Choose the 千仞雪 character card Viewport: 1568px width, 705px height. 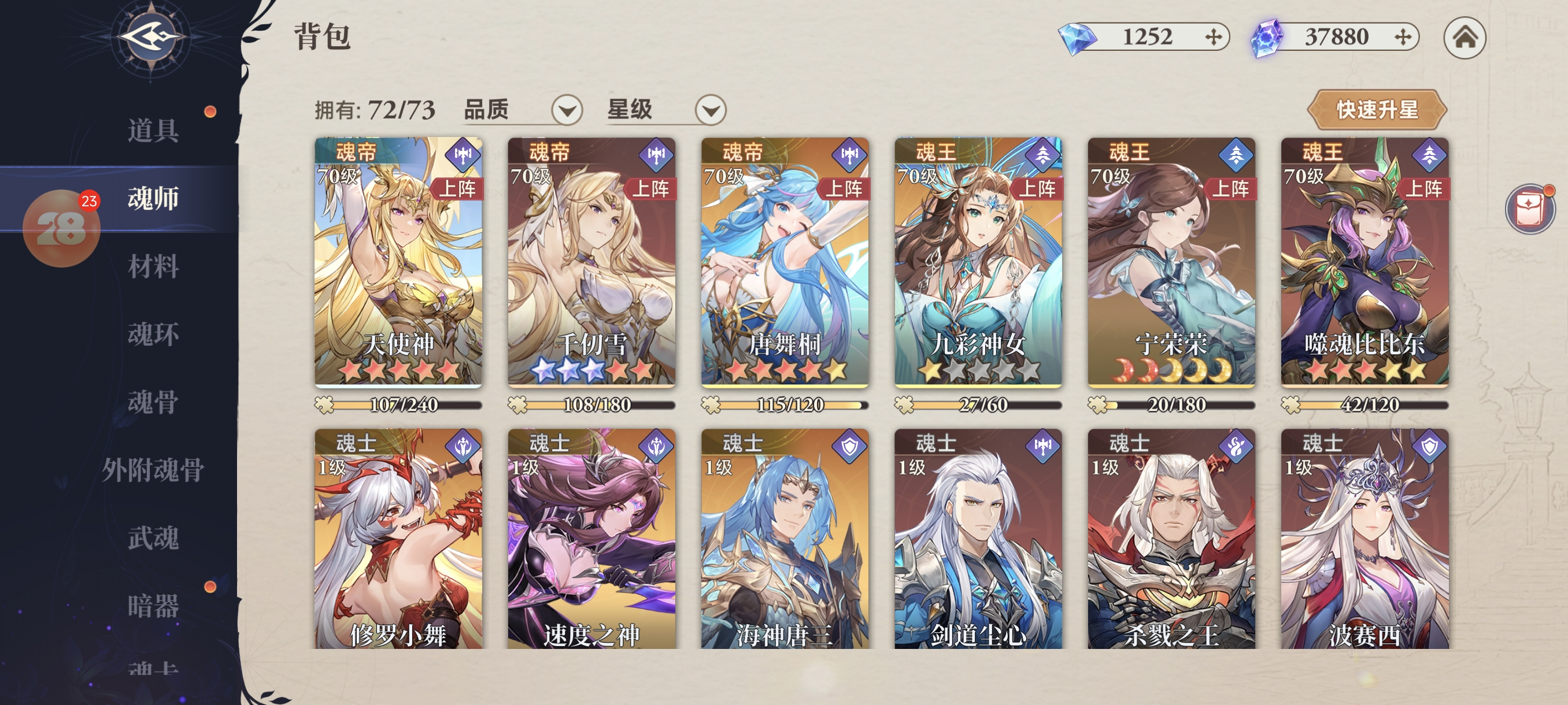(591, 262)
